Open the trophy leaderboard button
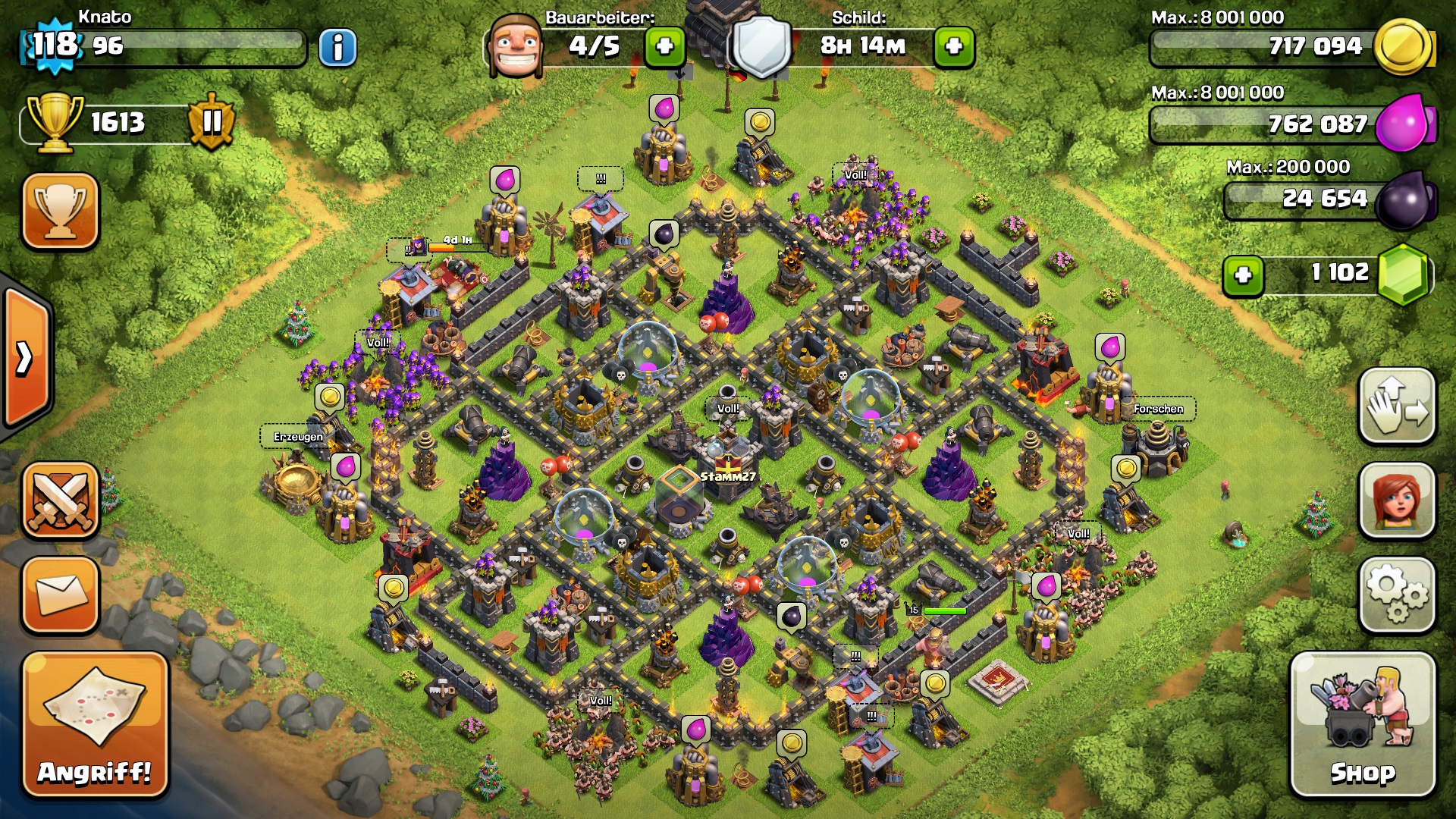Image resolution: width=1456 pixels, height=819 pixels. point(61,211)
